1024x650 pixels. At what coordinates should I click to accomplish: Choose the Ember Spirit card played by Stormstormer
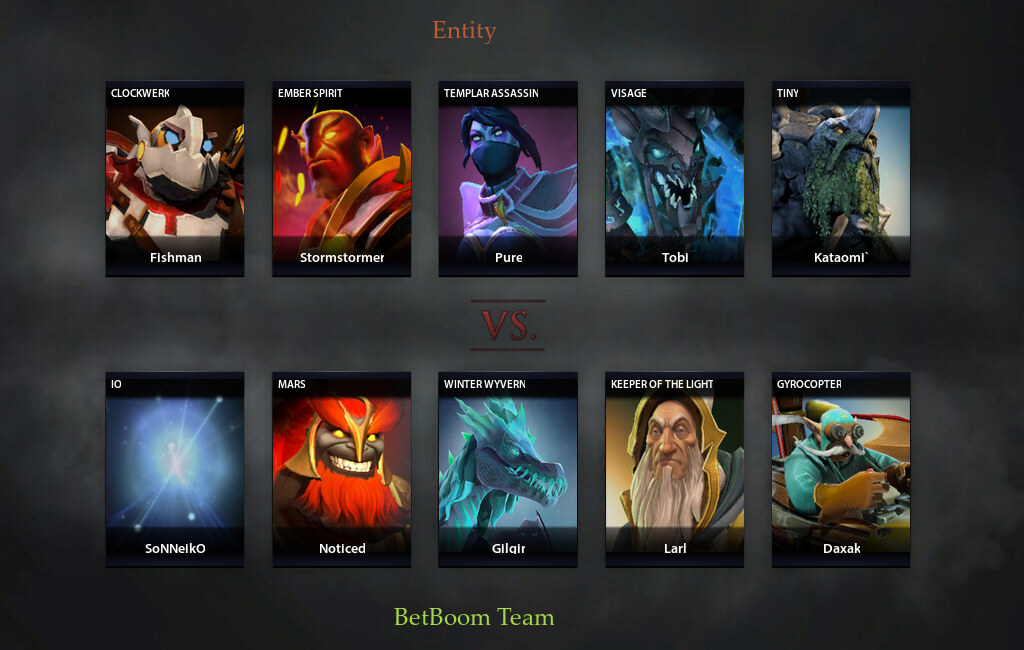coord(342,178)
